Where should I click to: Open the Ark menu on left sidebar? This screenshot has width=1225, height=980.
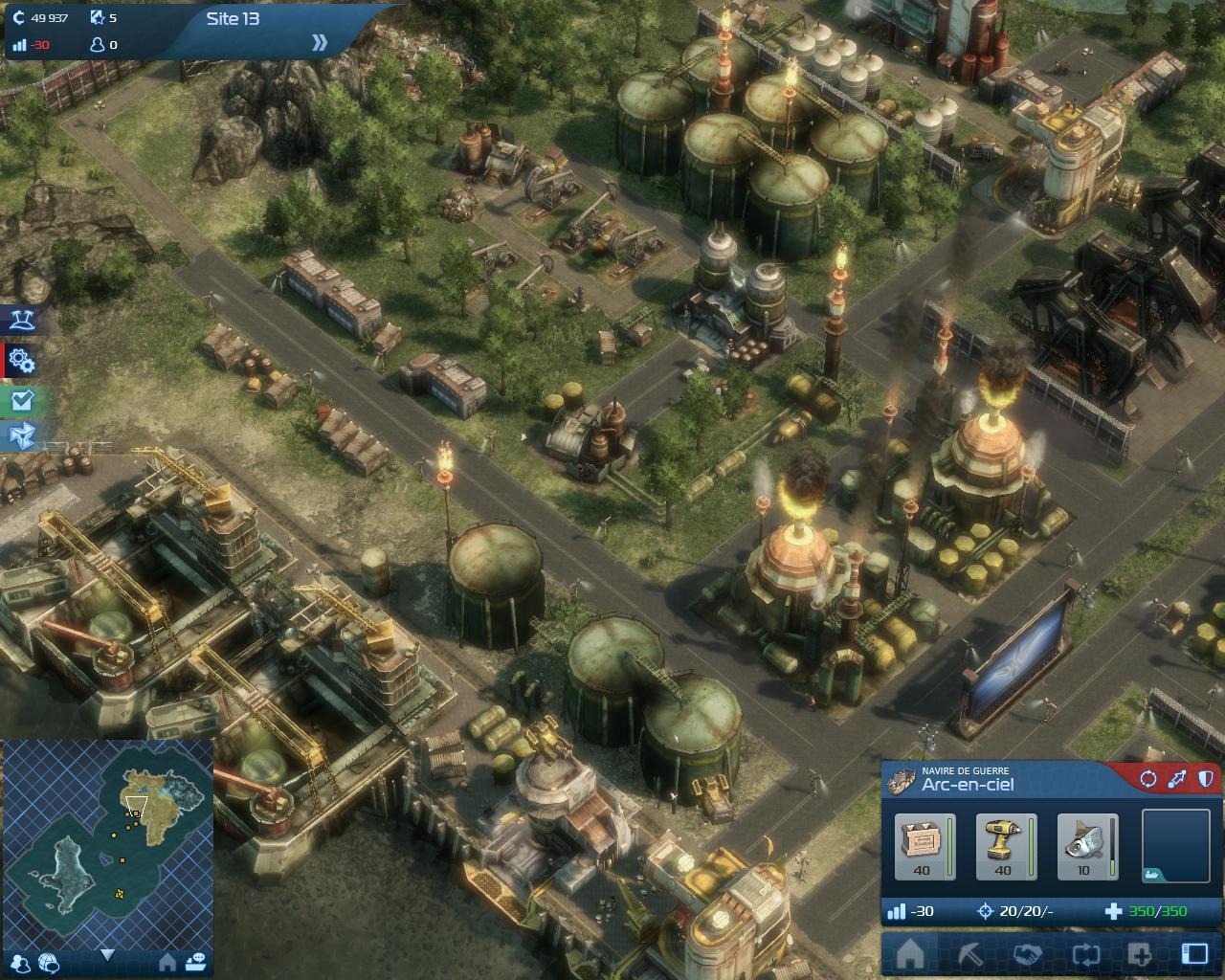[21, 321]
